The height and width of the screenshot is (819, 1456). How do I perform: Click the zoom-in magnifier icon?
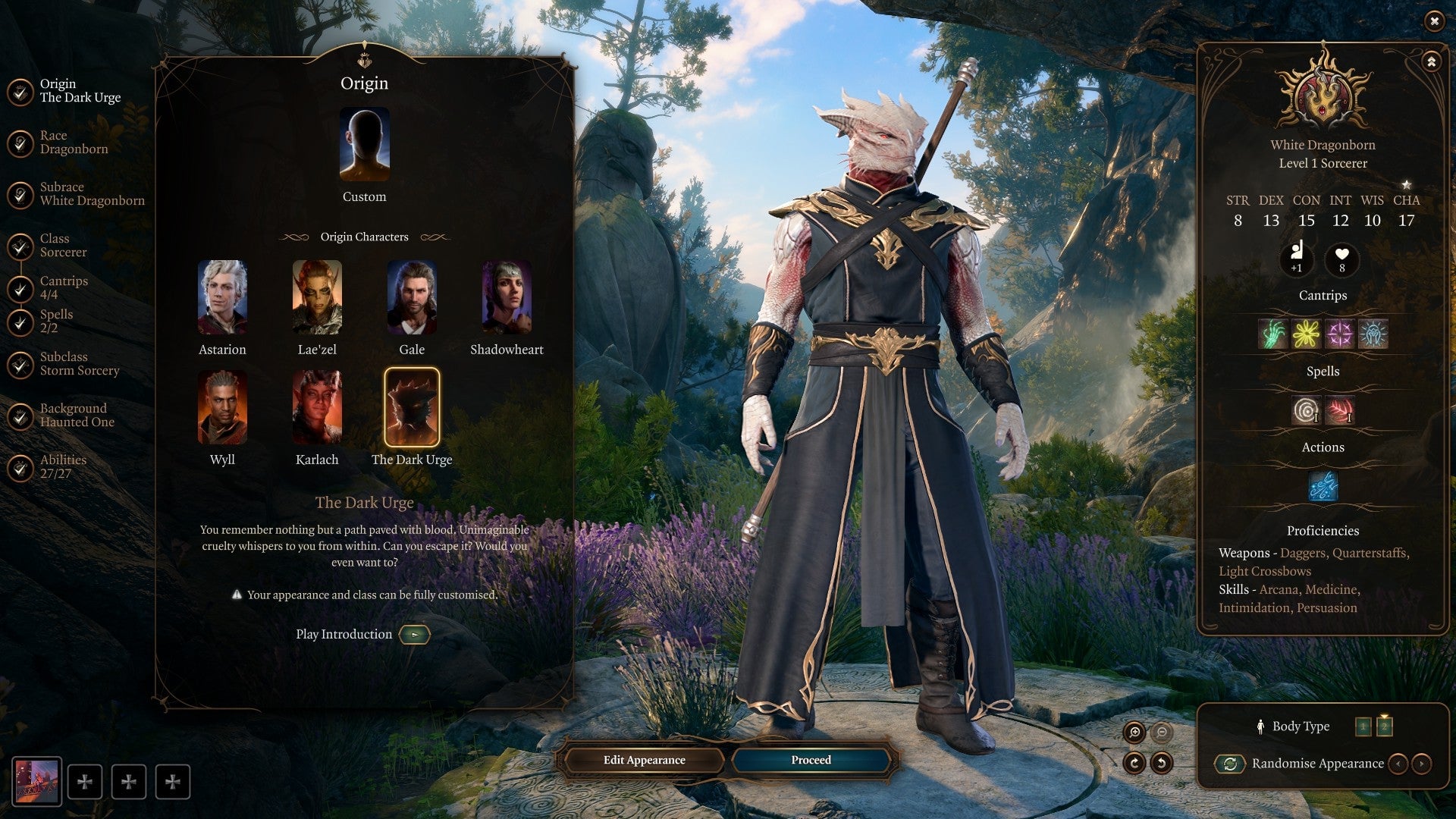1134,733
